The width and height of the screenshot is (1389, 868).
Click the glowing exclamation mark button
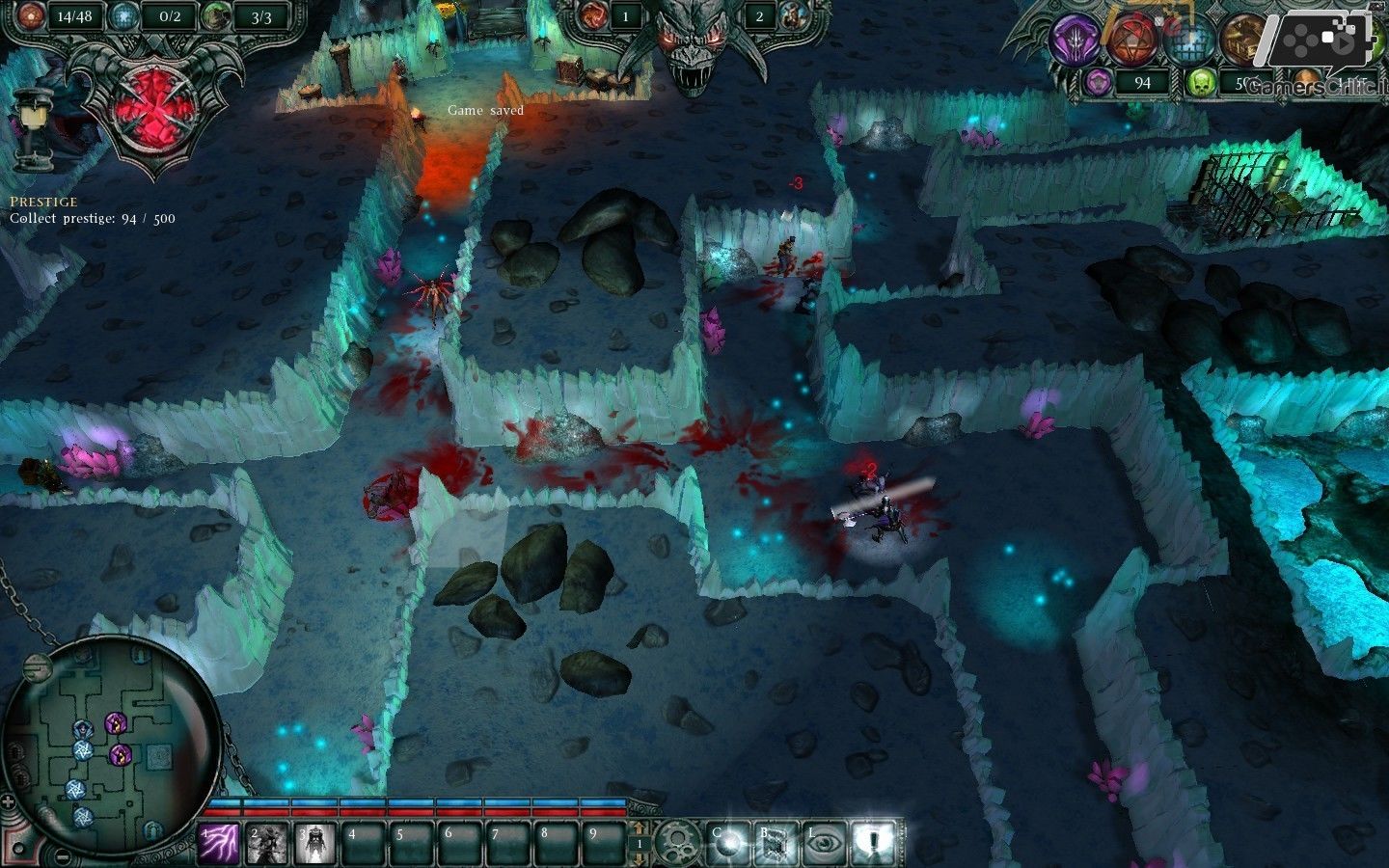[x=874, y=843]
